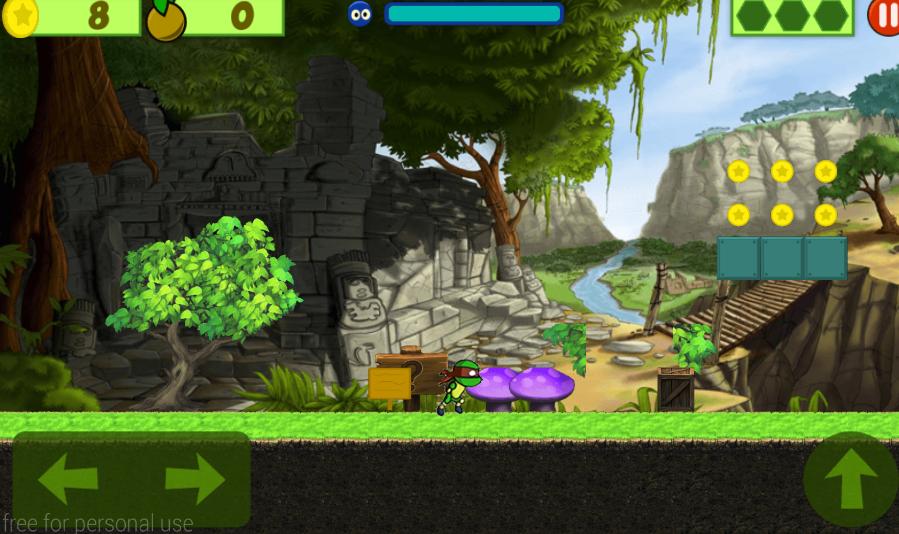Hit the up arrow jump button
The height and width of the screenshot is (534, 899).
tap(851, 480)
